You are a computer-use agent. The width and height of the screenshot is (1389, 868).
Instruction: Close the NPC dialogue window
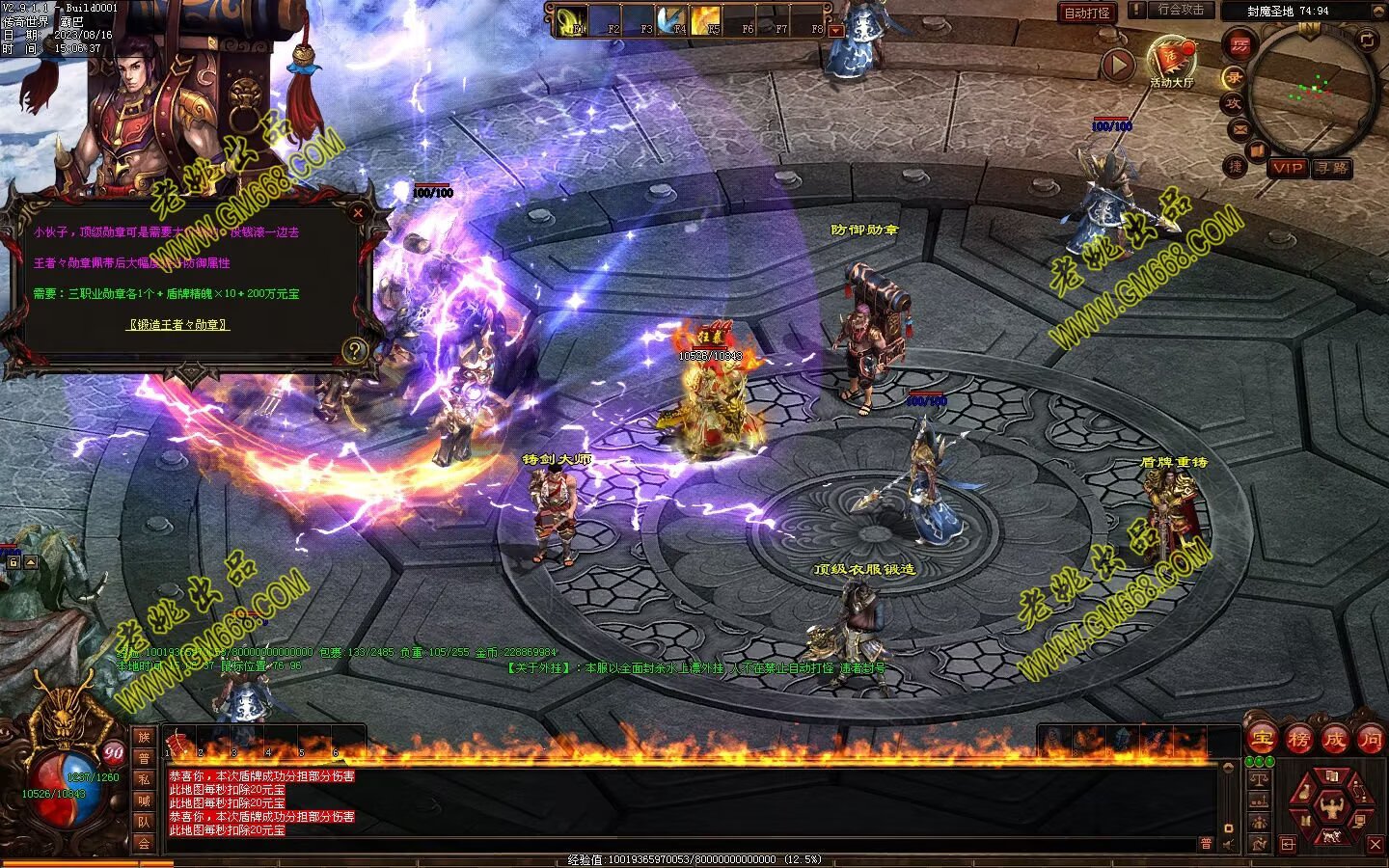click(x=358, y=212)
